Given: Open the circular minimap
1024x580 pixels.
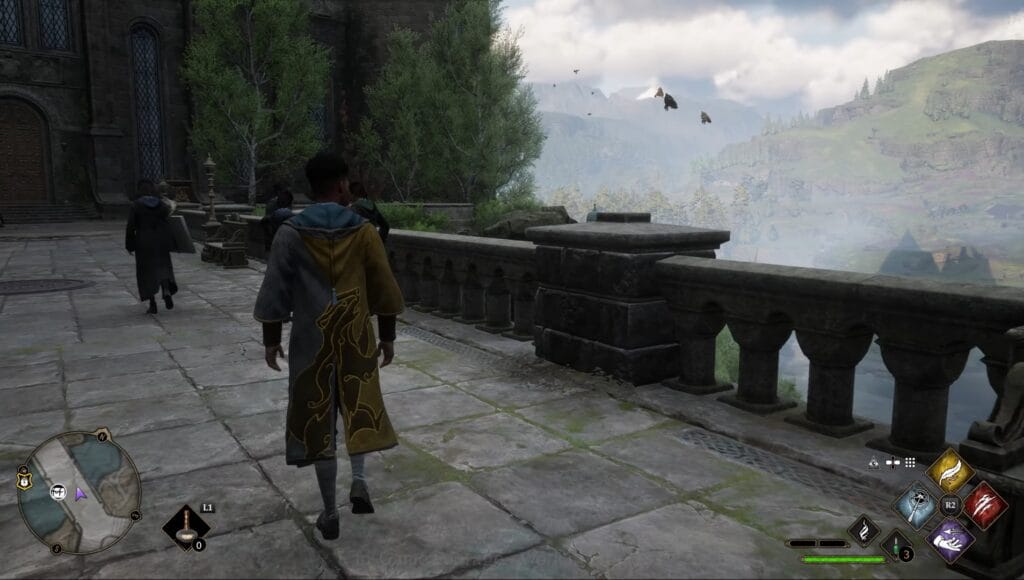Looking at the screenshot, I should pos(79,492).
